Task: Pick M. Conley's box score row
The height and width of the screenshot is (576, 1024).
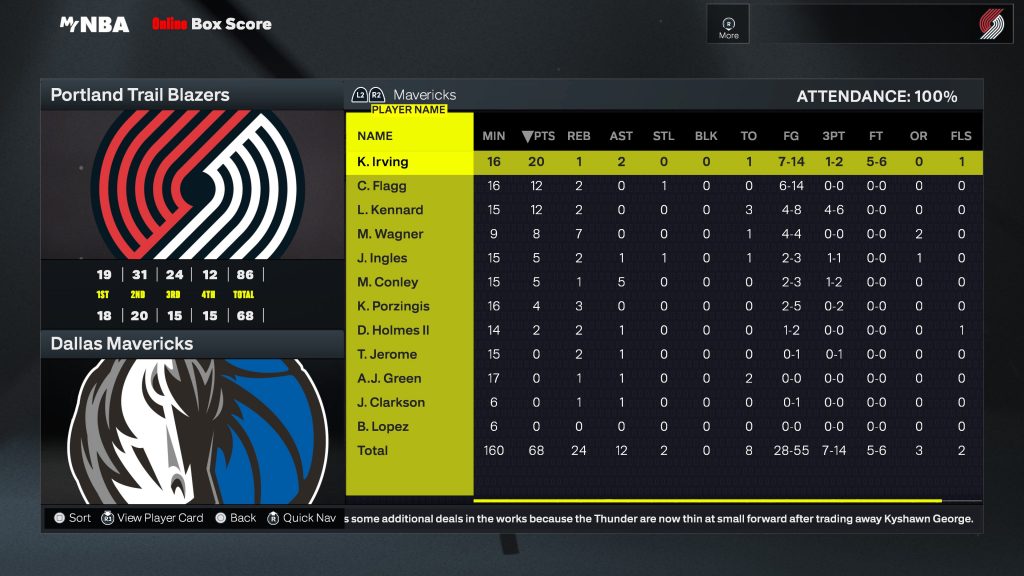Action: (387, 282)
